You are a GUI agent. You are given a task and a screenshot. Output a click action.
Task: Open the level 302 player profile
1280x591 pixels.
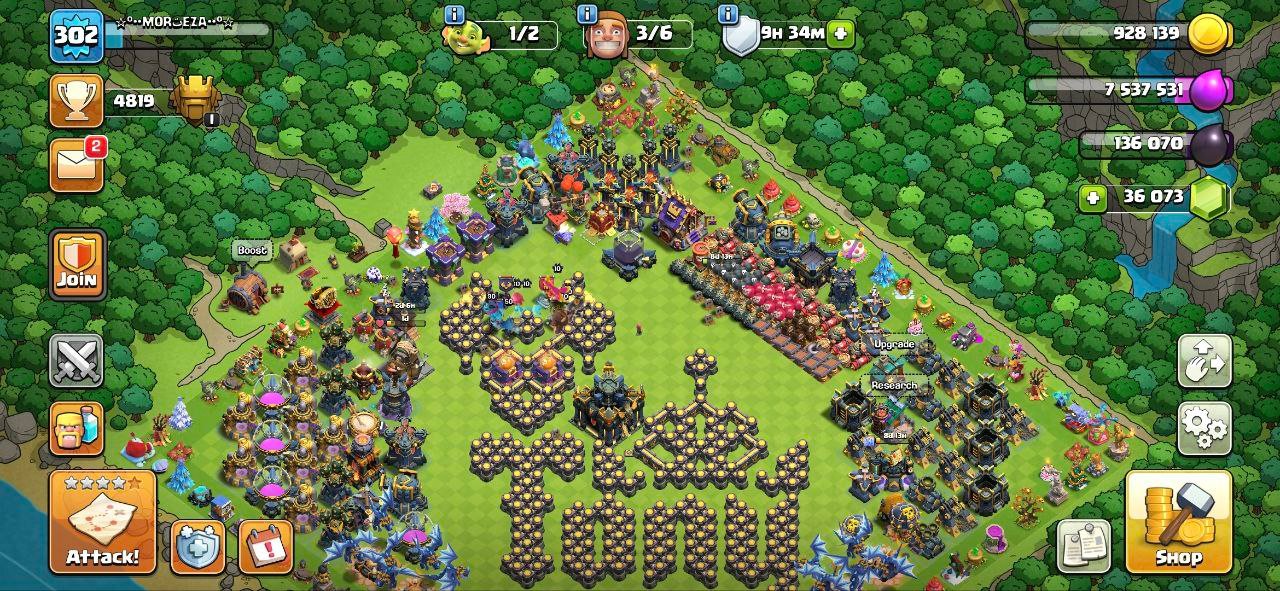[76, 37]
